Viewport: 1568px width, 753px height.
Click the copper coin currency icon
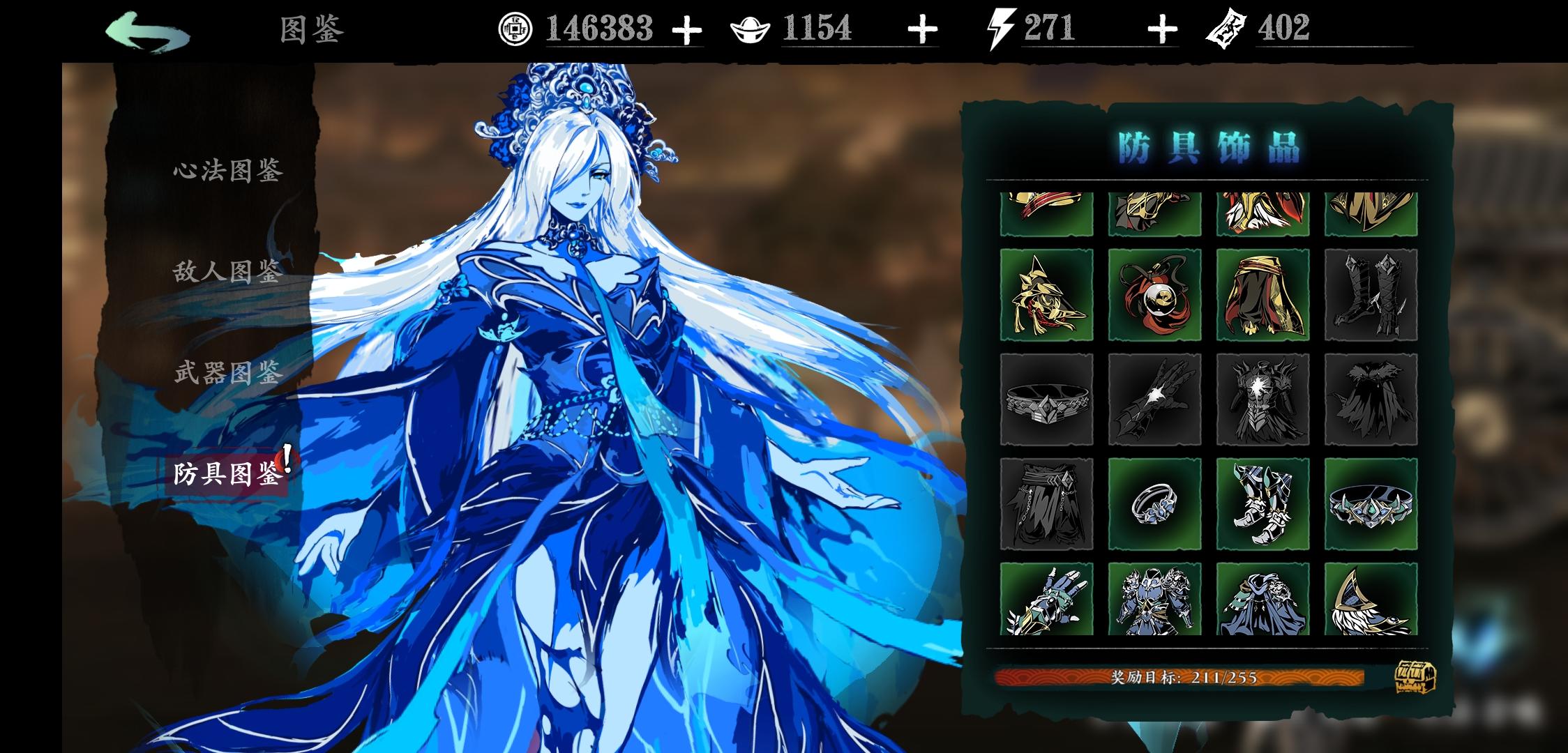coord(514,29)
